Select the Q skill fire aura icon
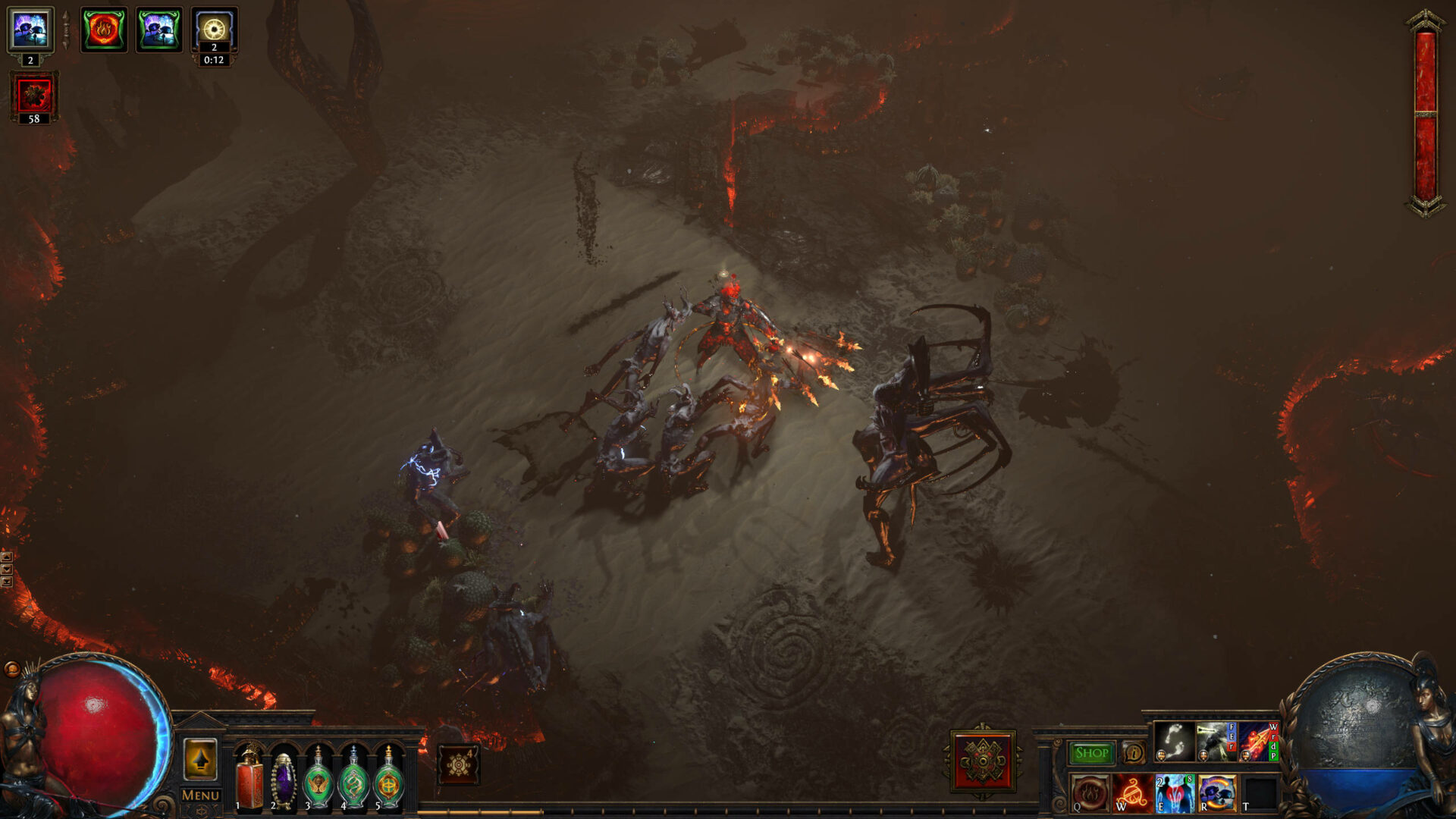This screenshot has width=1456, height=819. tap(1091, 795)
